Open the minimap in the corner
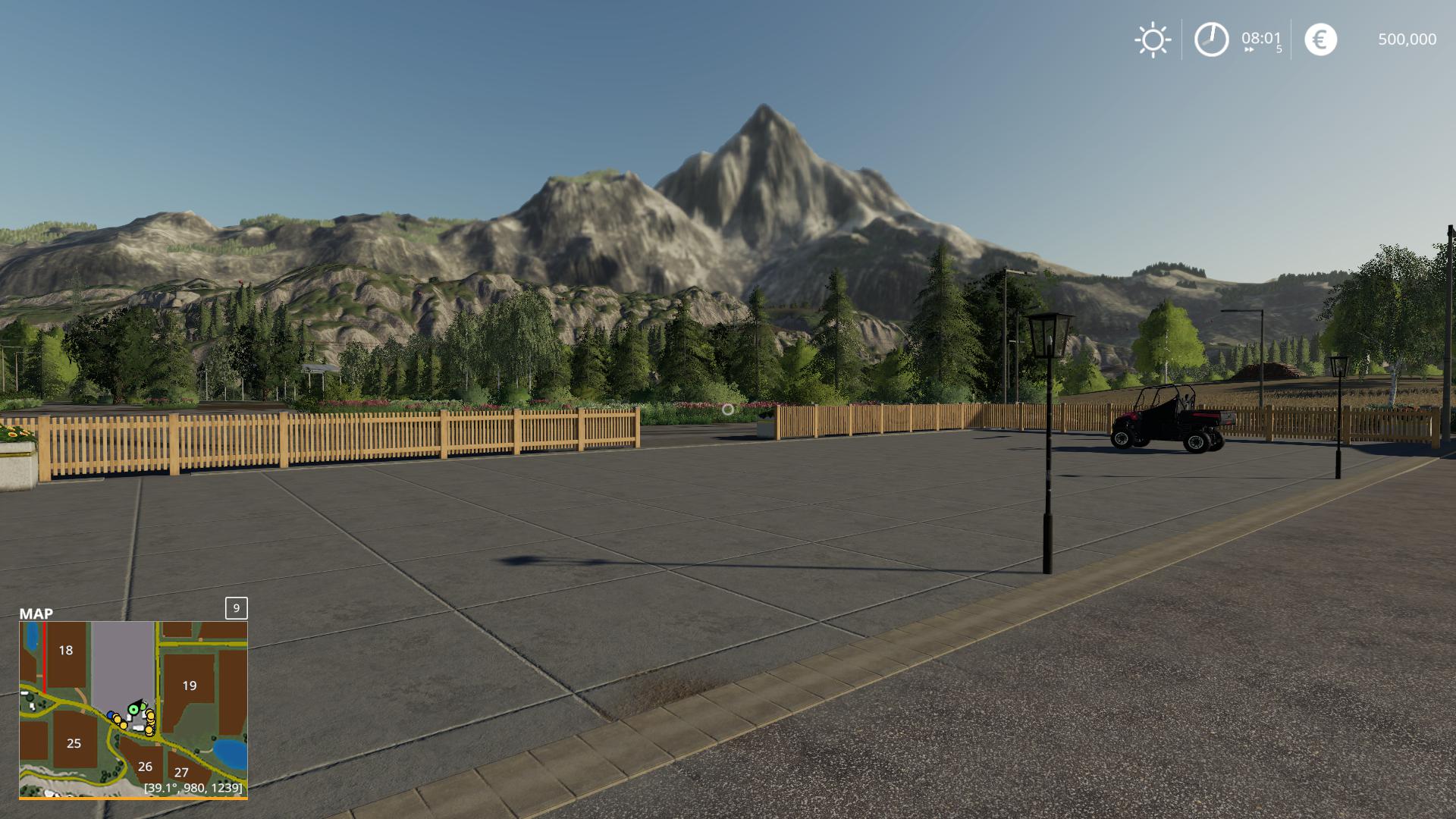 (x=133, y=709)
